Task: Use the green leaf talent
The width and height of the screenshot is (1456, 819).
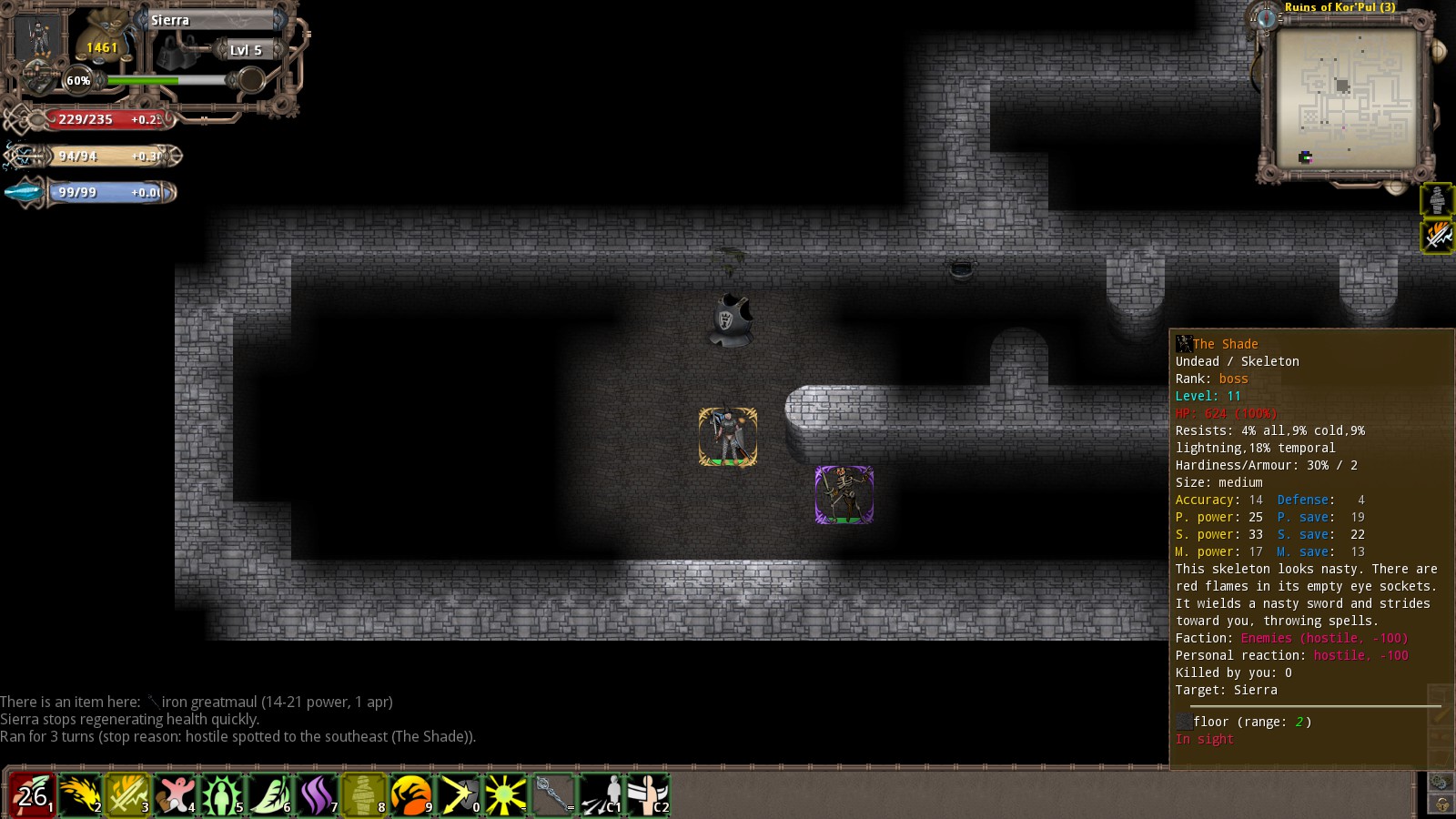Action: tap(269, 794)
